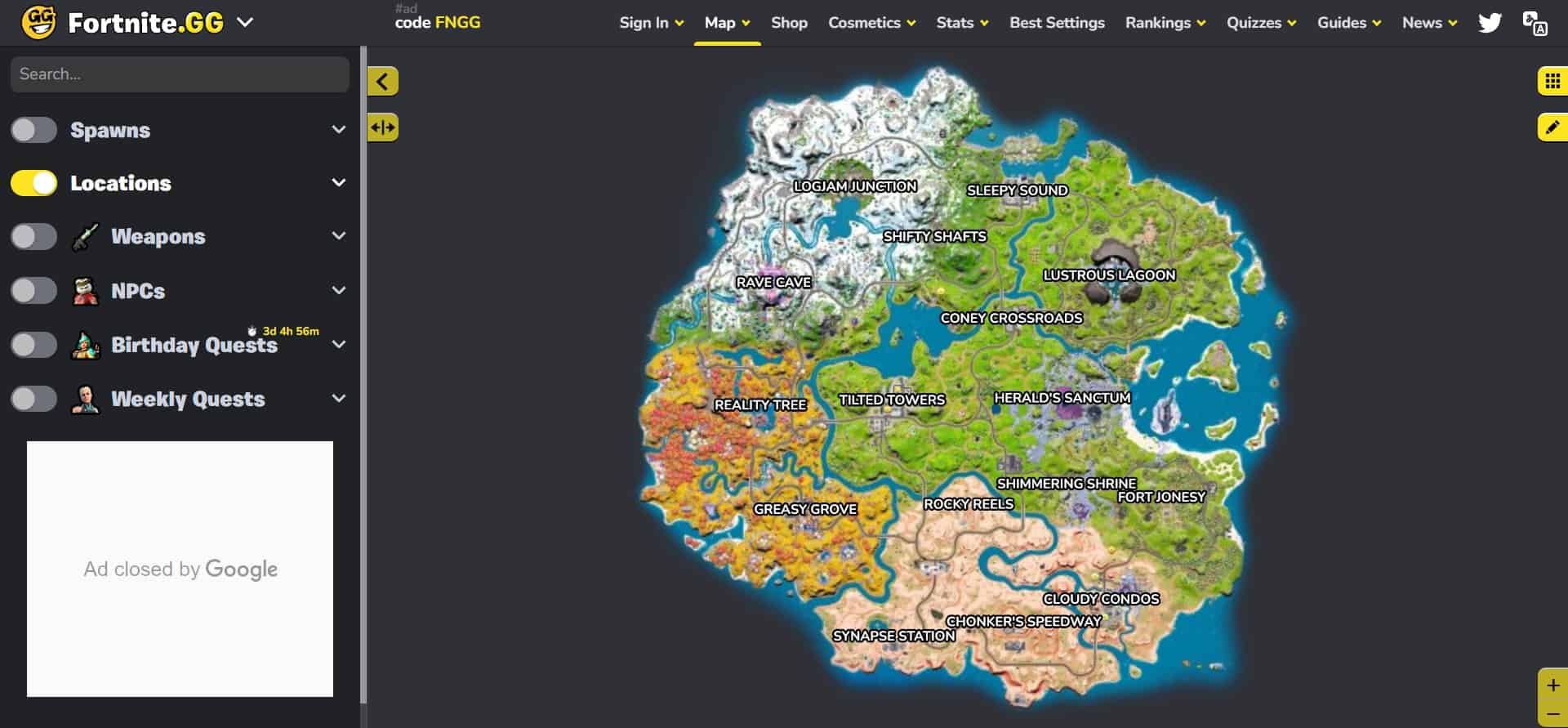1568x728 pixels.
Task: Open the Fortnite.GG Twitter page
Action: coord(1490,22)
